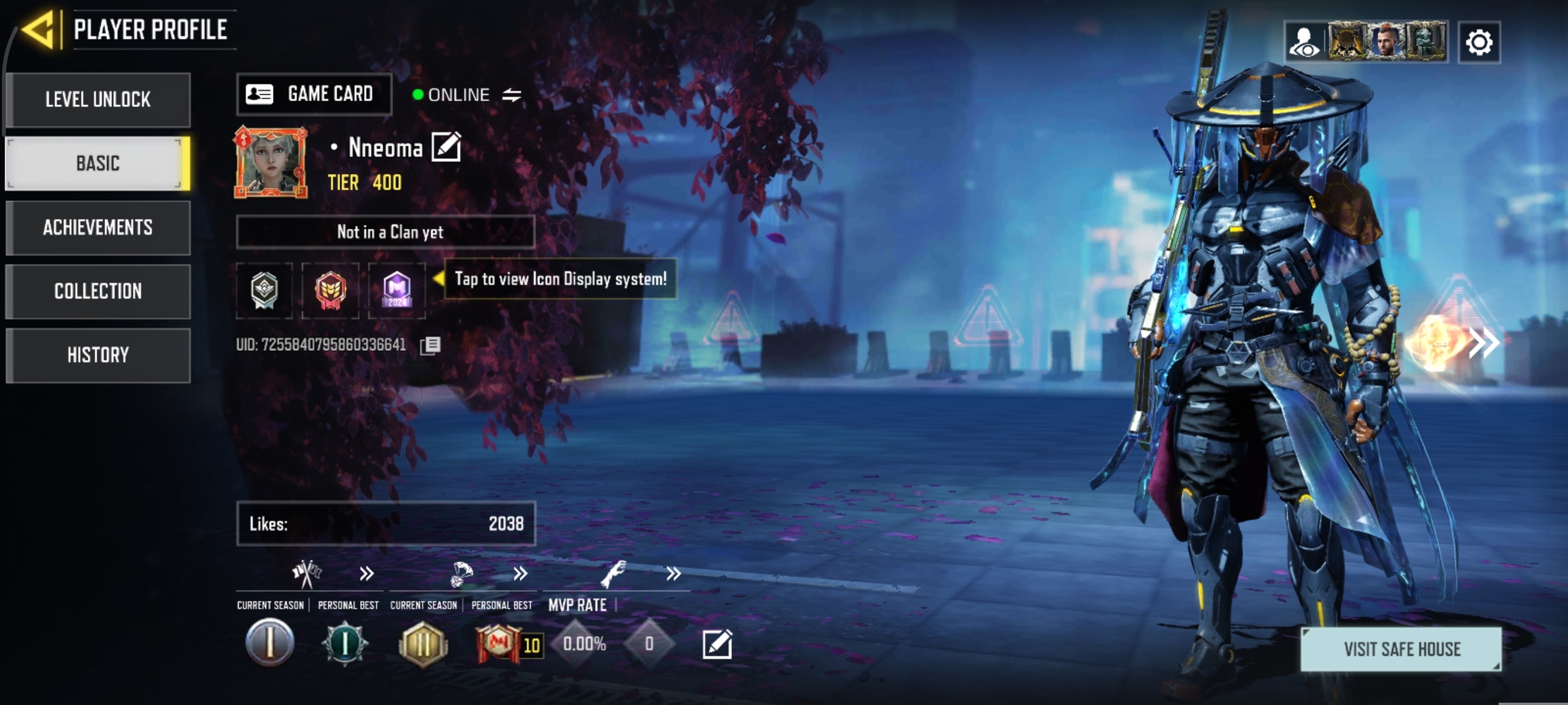Screen dimensions: 1568x705
Task: Edit the stats display at bottom
Action: pyautogui.click(x=717, y=644)
